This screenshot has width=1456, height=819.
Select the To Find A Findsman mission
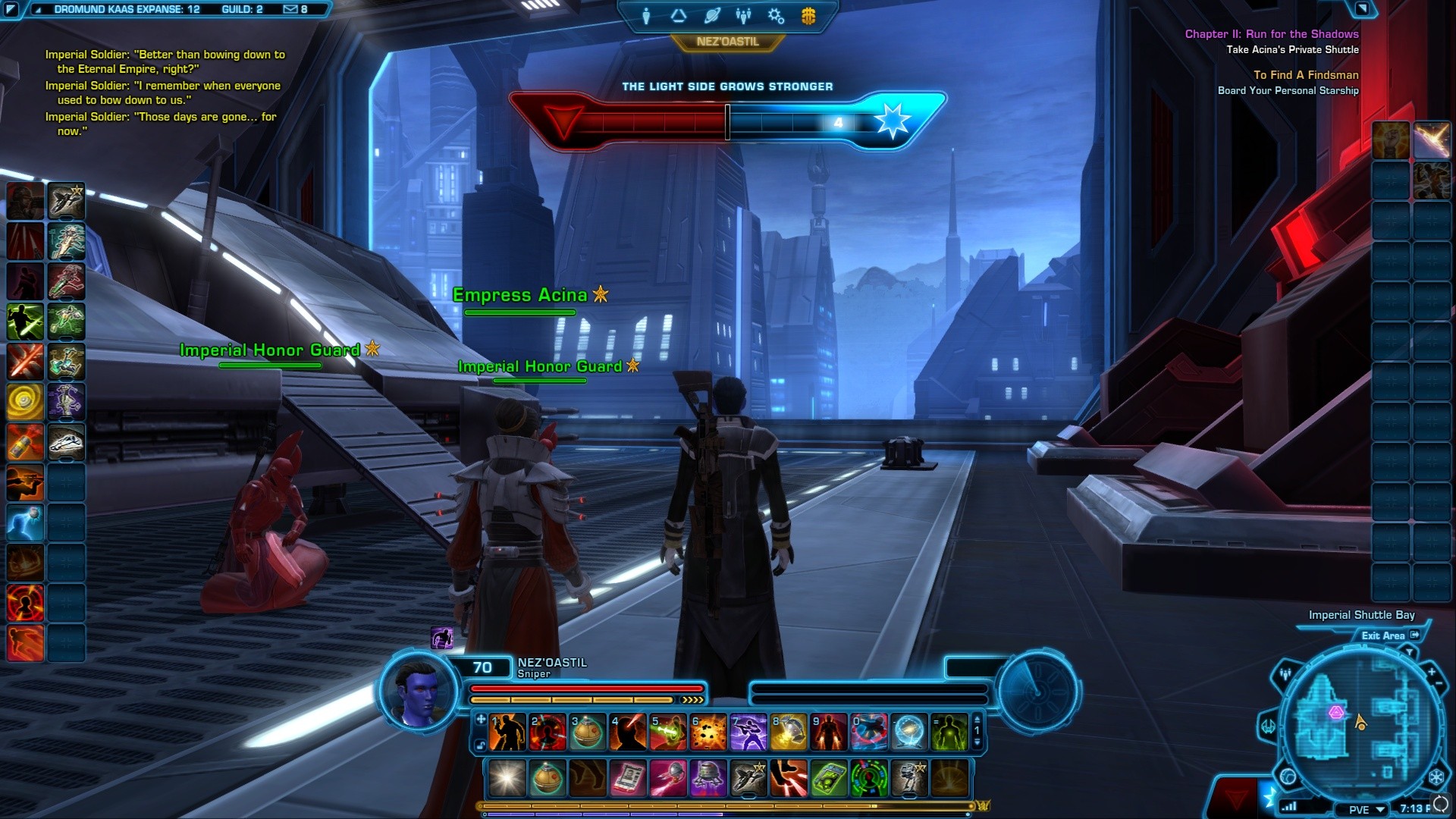point(1305,75)
